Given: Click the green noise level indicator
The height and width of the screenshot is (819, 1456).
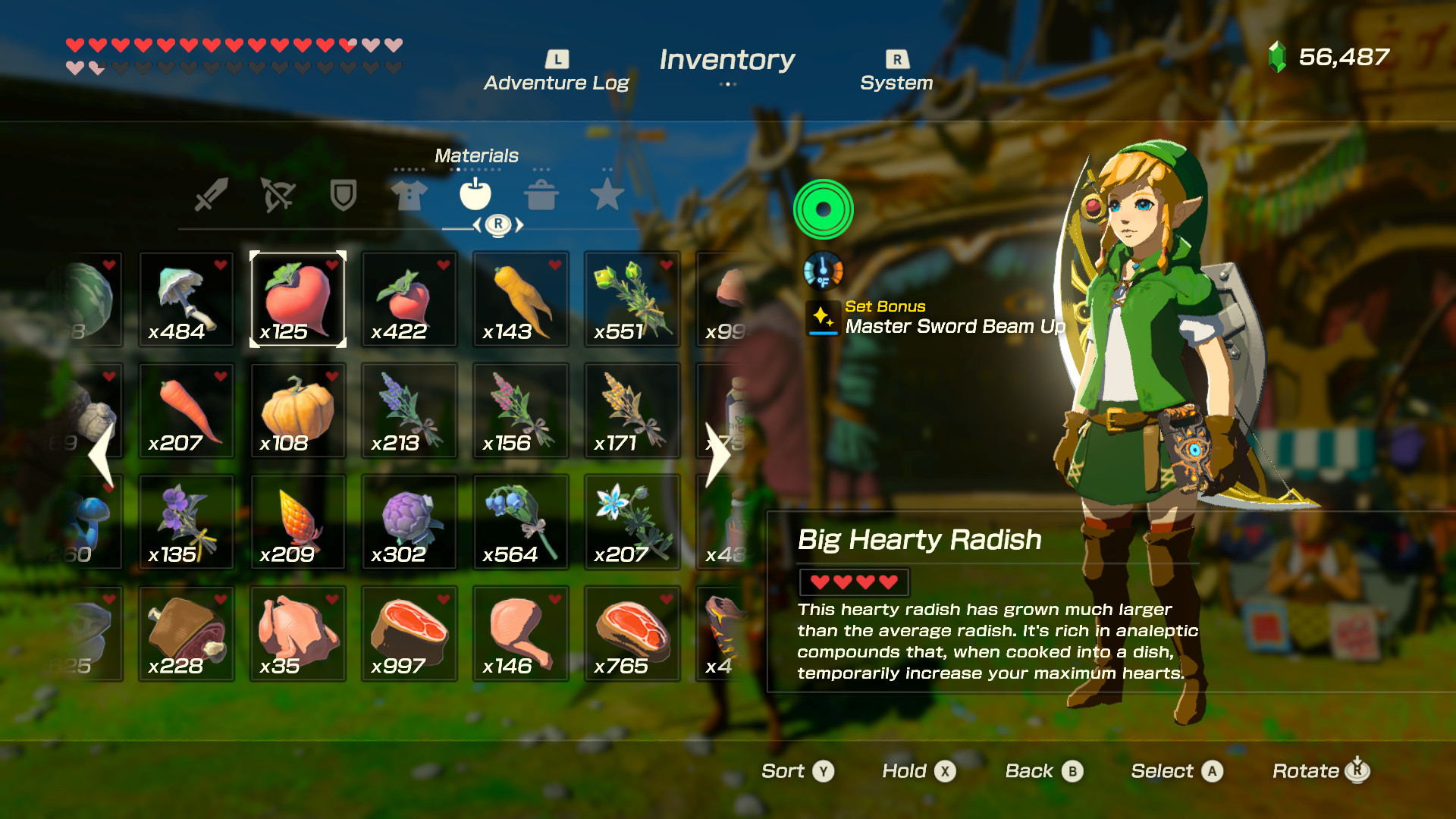Looking at the screenshot, I should pyautogui.click(x=824, y=210).
